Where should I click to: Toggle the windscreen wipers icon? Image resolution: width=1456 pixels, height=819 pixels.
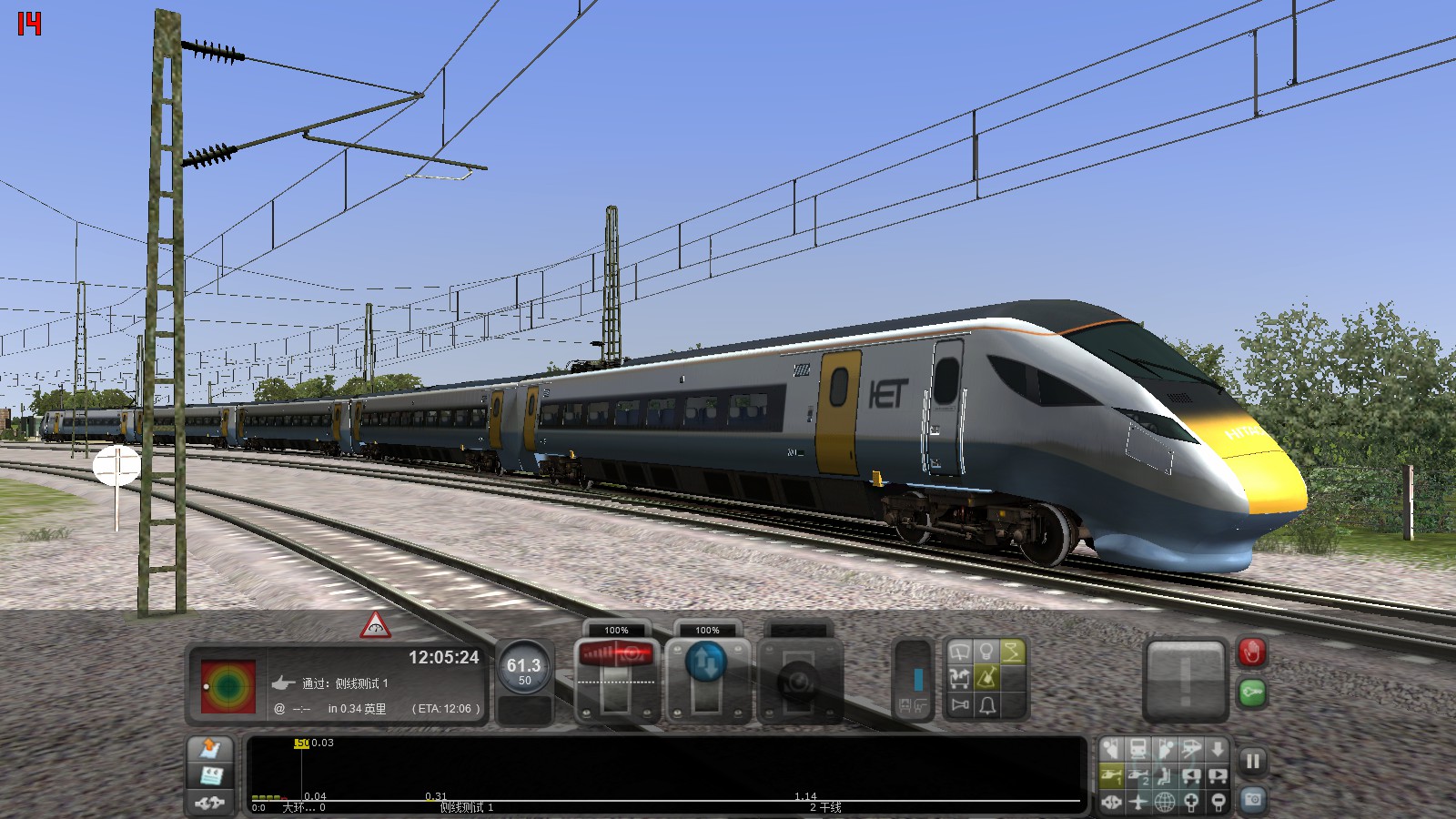point(960,649)
